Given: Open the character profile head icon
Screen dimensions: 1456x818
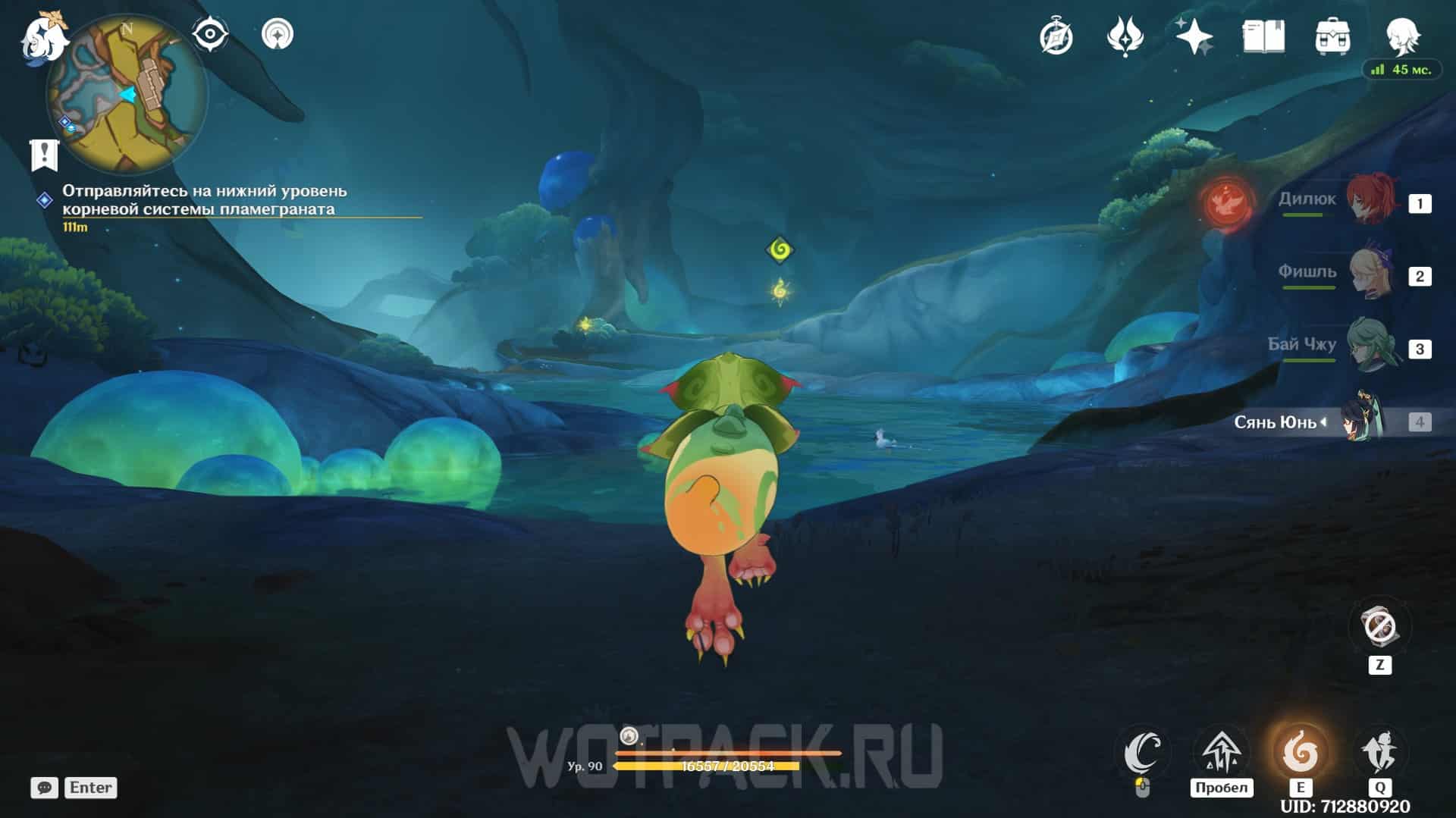Looking at the screenshot, I should (1401, 36).
